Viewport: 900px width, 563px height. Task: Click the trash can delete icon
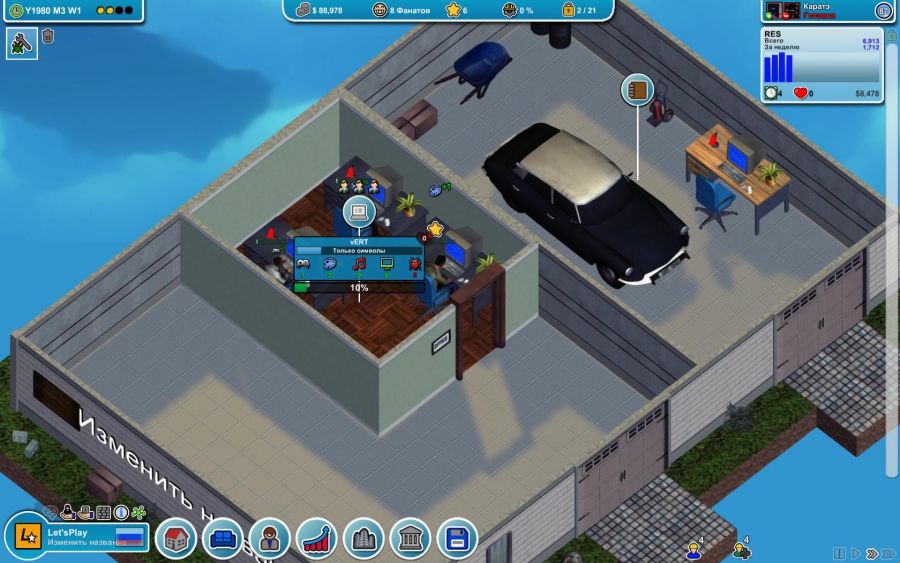click(48, 37)
